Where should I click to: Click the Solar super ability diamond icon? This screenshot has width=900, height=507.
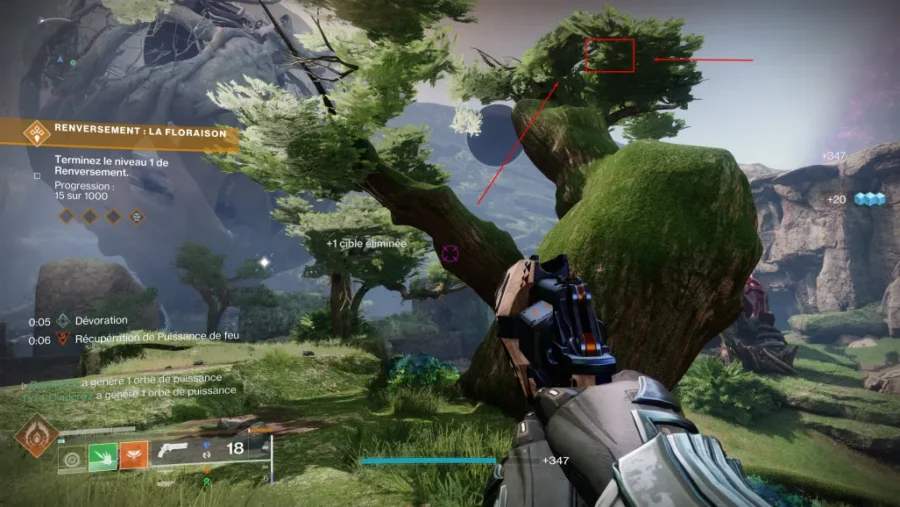36,436
